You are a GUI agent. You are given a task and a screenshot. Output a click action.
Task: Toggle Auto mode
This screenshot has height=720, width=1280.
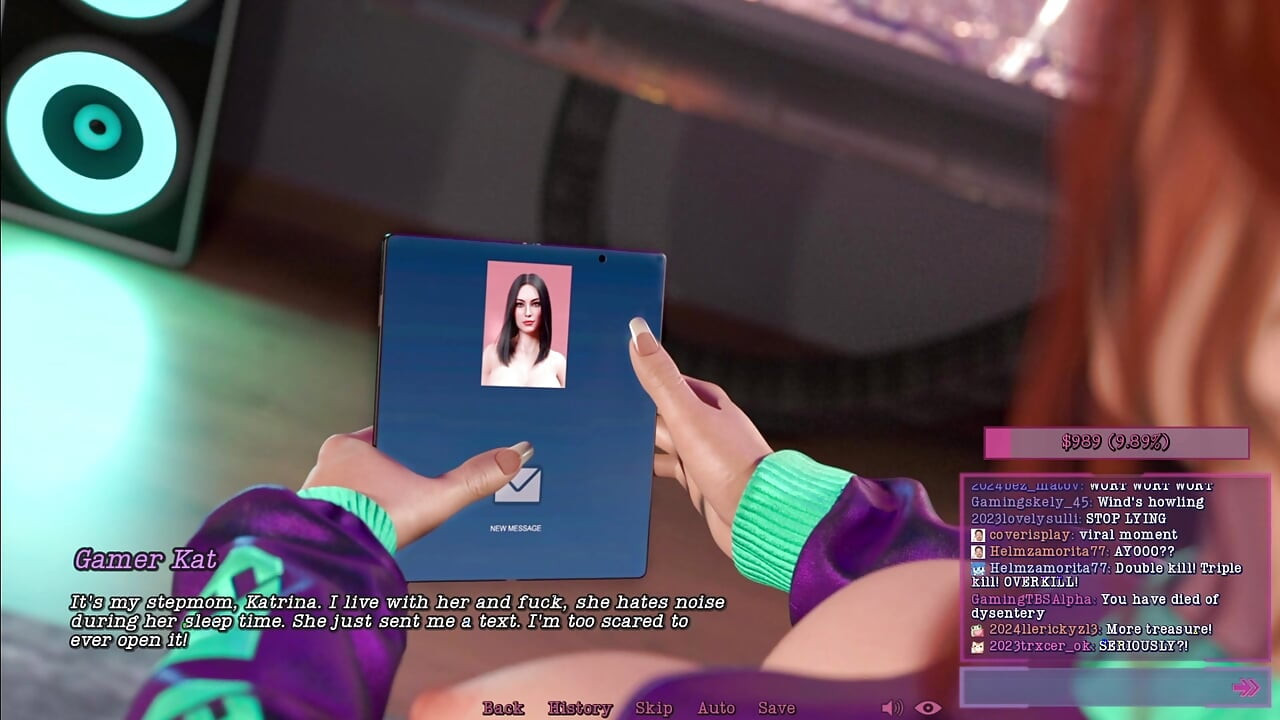717,707
